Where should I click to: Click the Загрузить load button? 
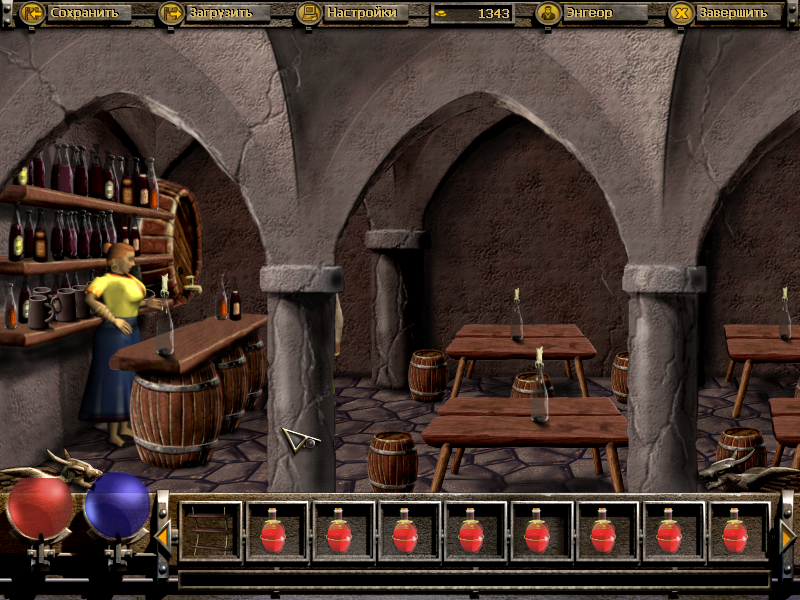click(x=213, y=13)
